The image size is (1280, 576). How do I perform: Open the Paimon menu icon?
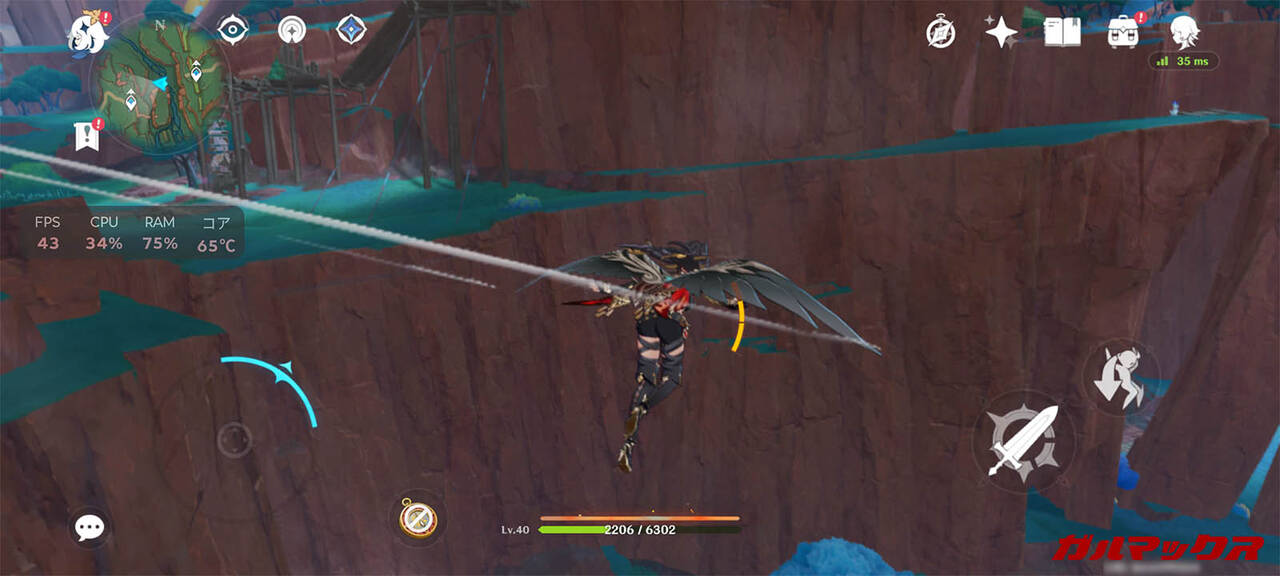click(x=86, y=33)
